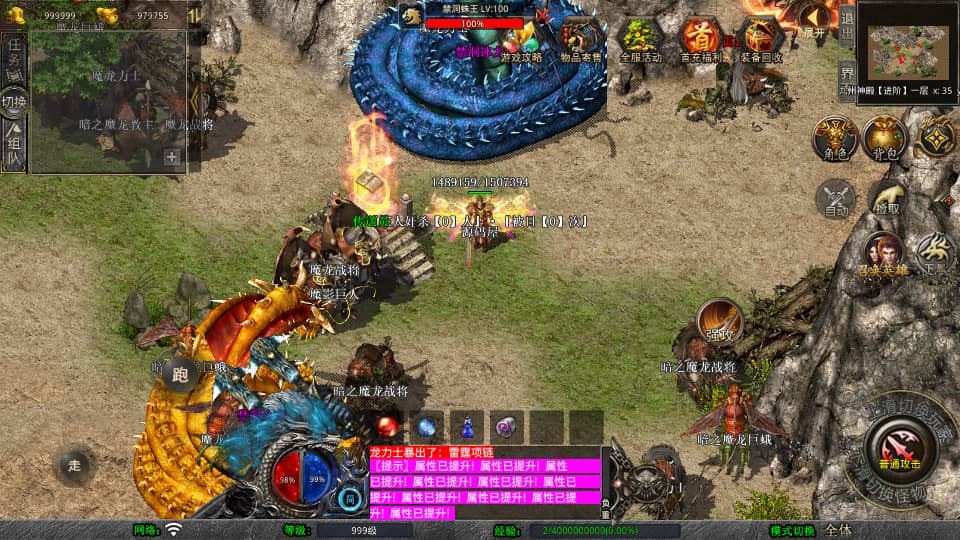Open the 首充福利 first-recharge bonus
This screenshot has width=960, height=540.
point(702,40)
